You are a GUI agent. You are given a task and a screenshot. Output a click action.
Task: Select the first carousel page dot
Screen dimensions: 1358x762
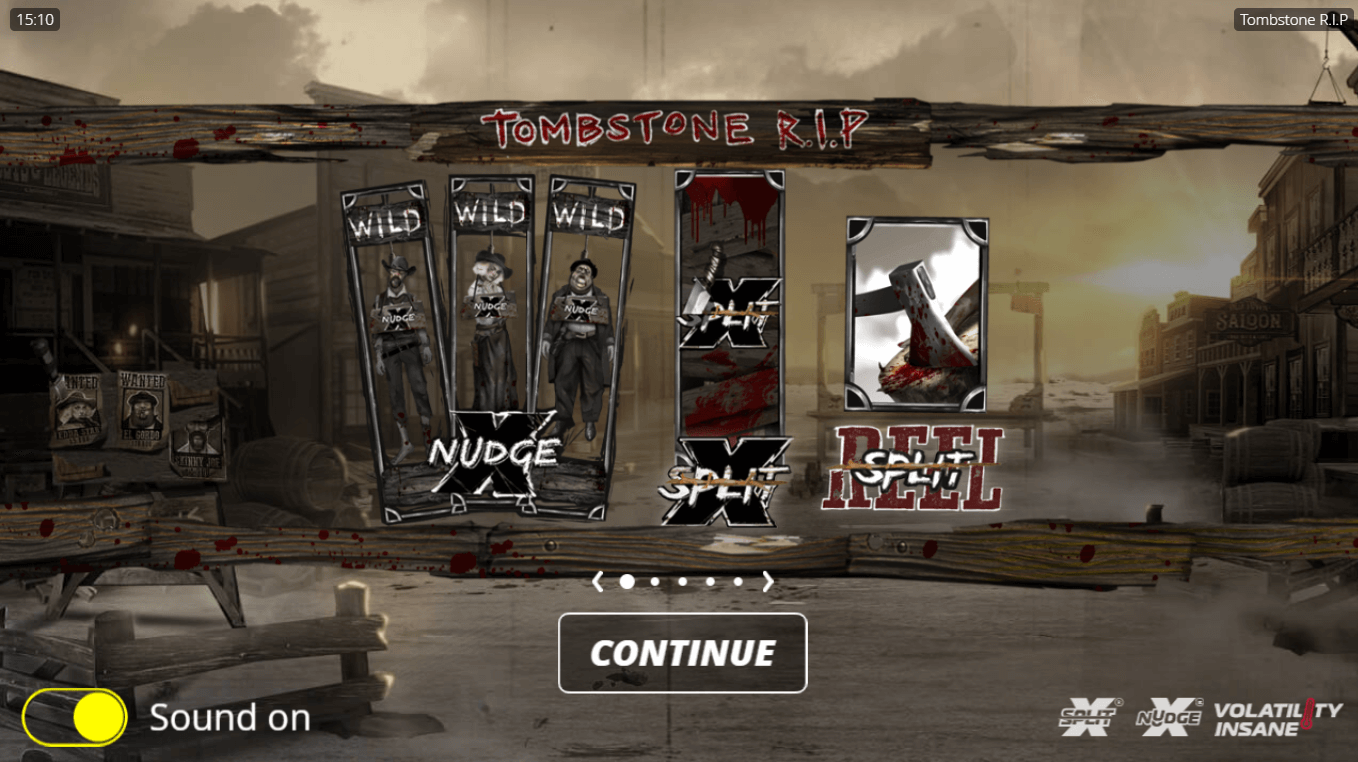627,581
